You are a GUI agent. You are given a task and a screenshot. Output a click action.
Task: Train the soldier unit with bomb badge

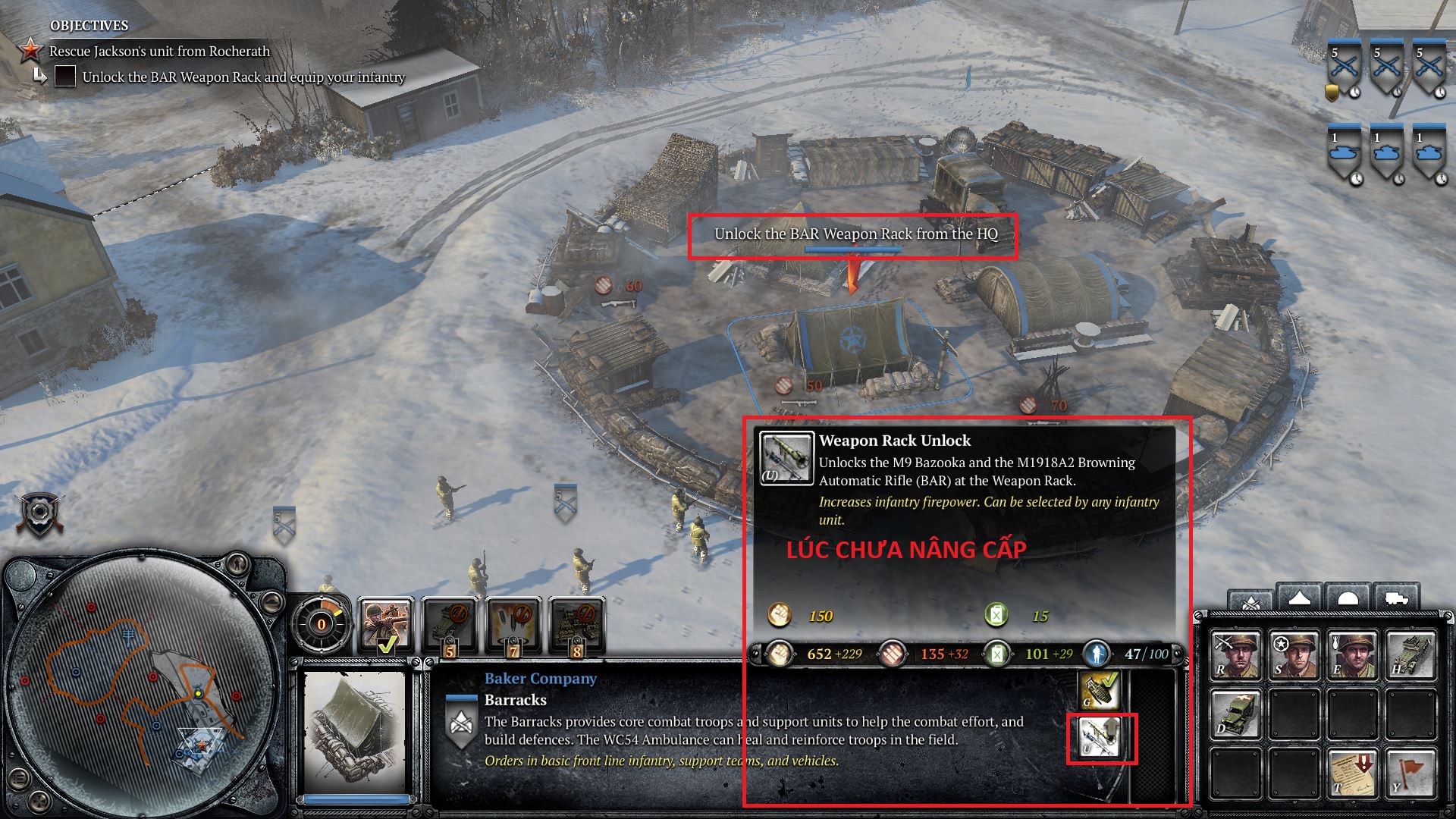[x=1352, y=654]
